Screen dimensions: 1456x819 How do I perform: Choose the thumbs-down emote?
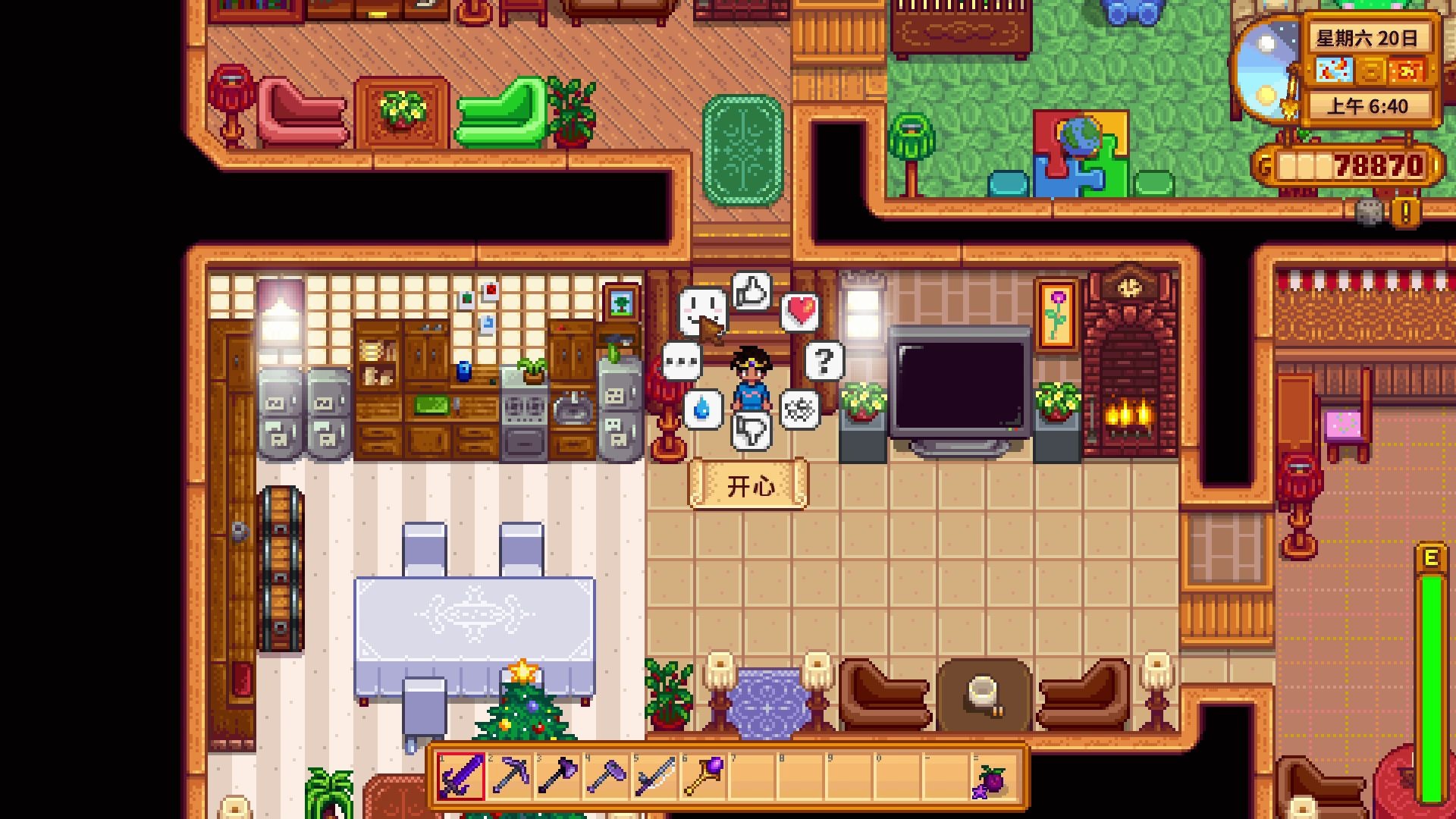(x=752, y=431)
